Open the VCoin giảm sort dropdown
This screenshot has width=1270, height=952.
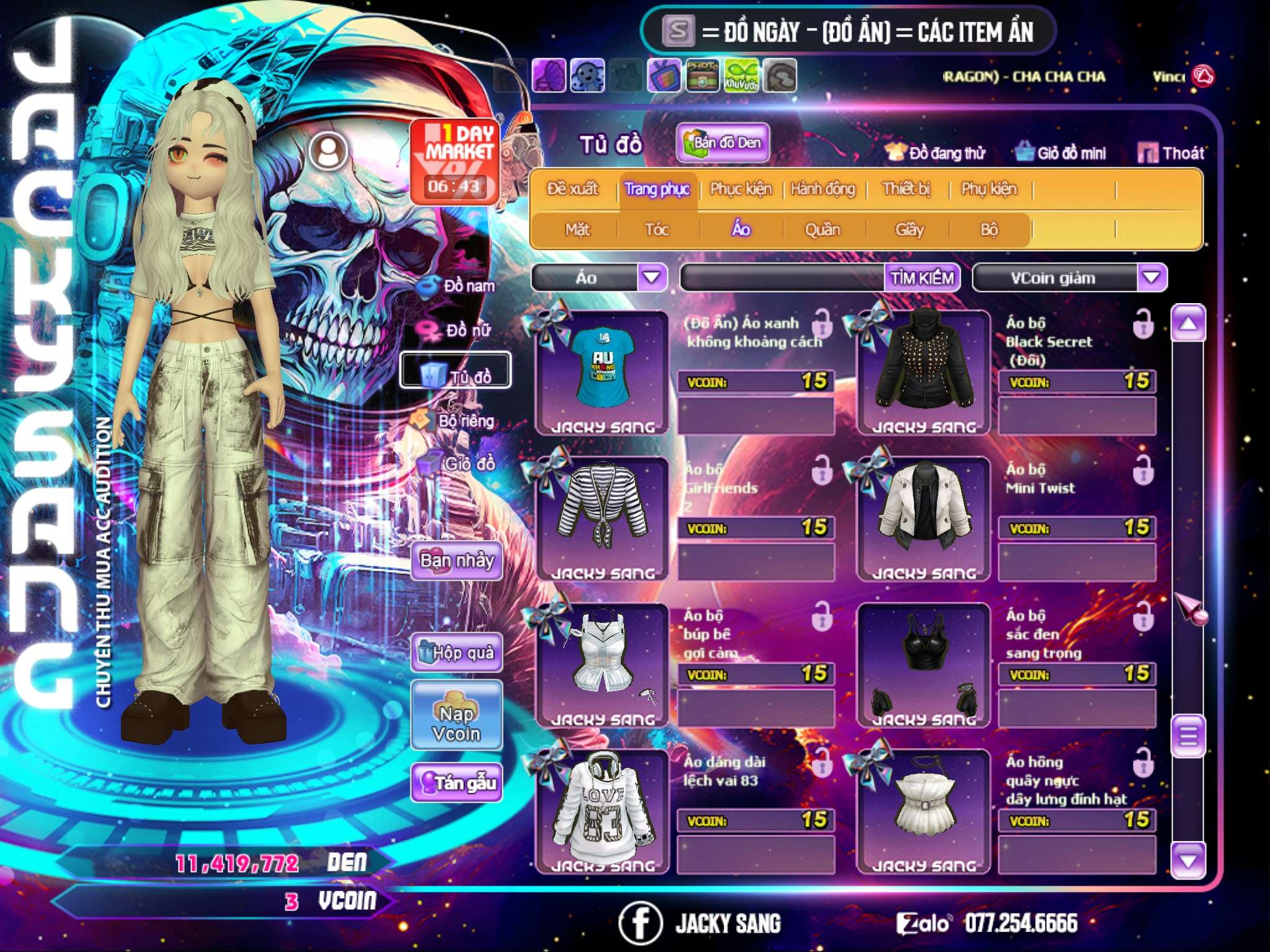point(1152,278)
